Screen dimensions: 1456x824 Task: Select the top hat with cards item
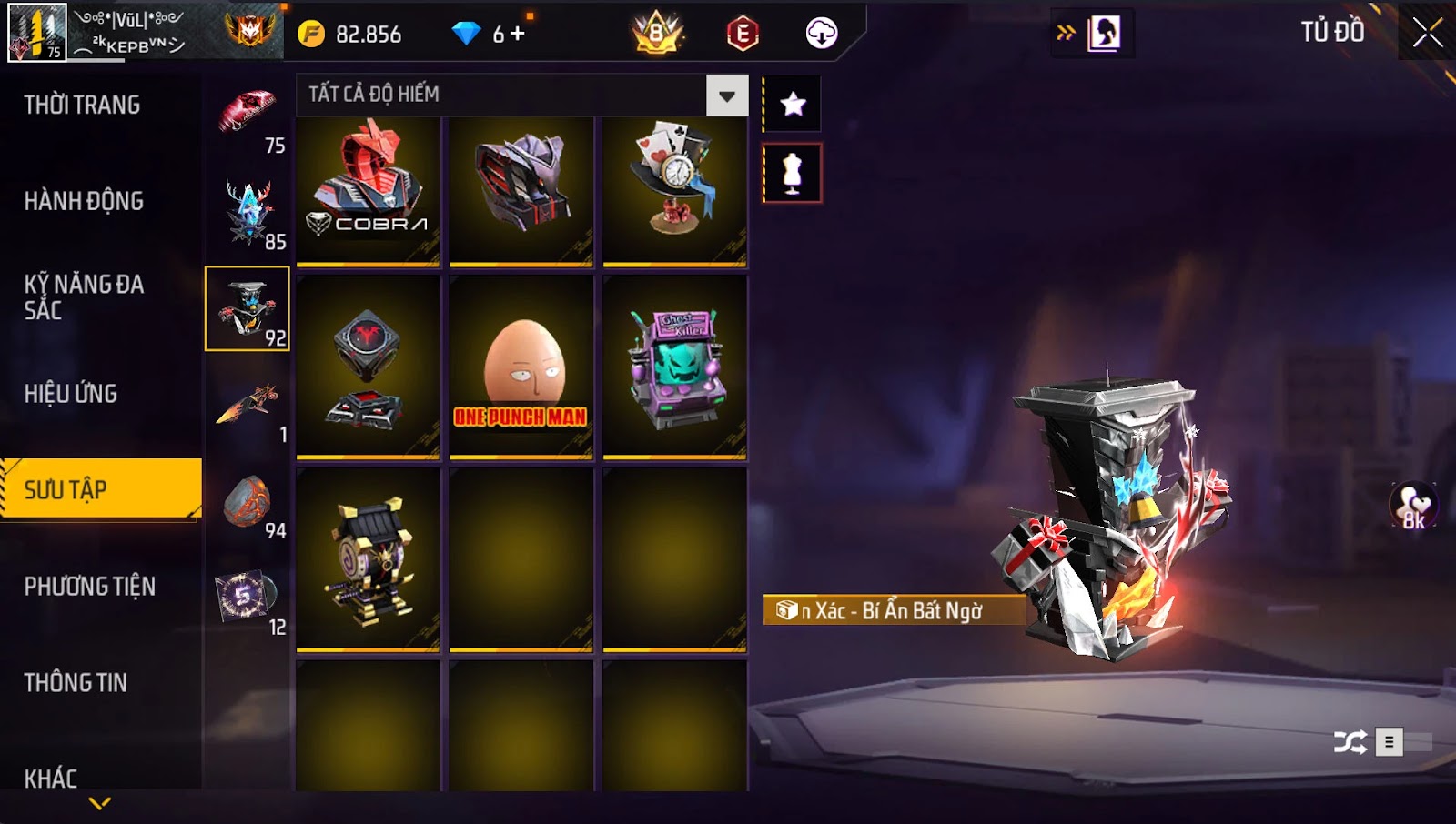(674, 191)
